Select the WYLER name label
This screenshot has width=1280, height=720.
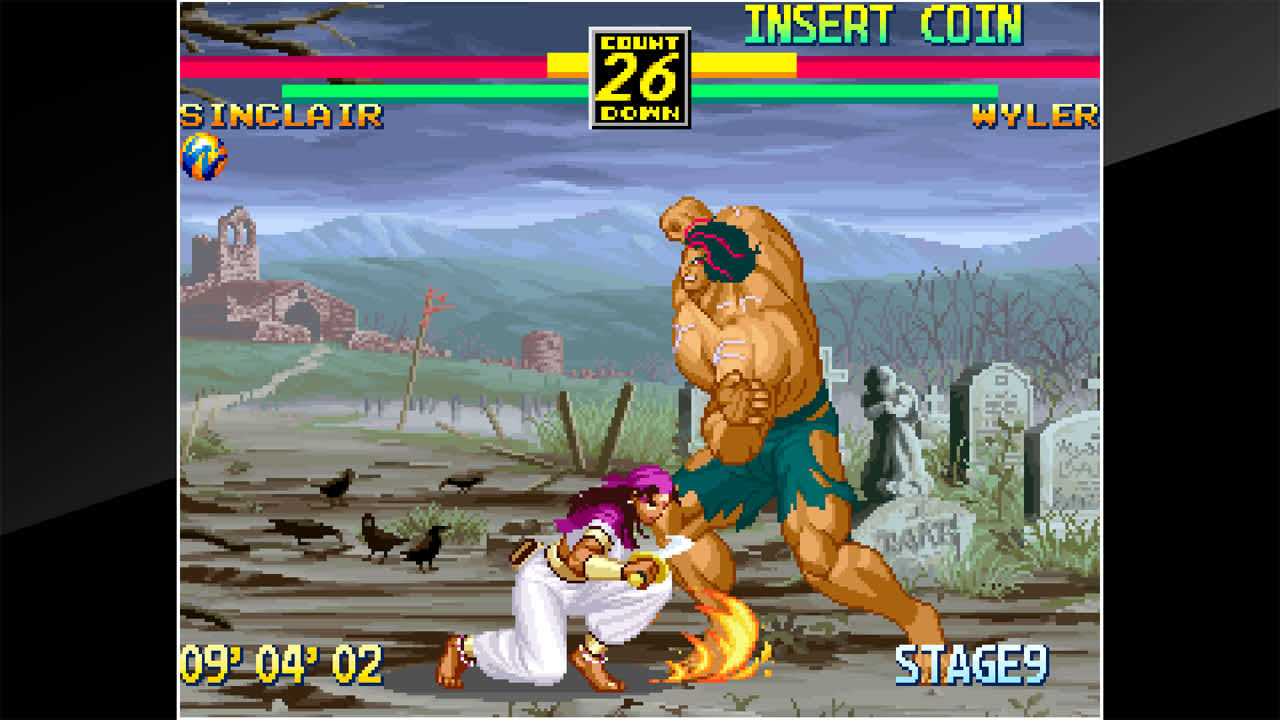pos(1035,116)
